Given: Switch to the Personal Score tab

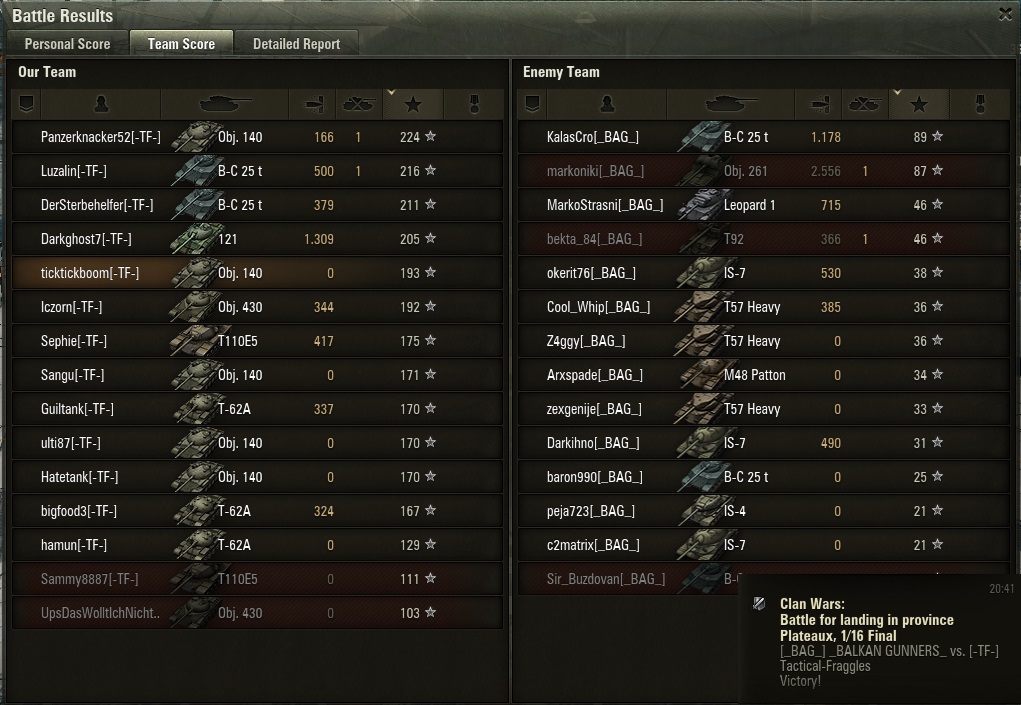Looking at the screenshot, I should coord(67,44).
